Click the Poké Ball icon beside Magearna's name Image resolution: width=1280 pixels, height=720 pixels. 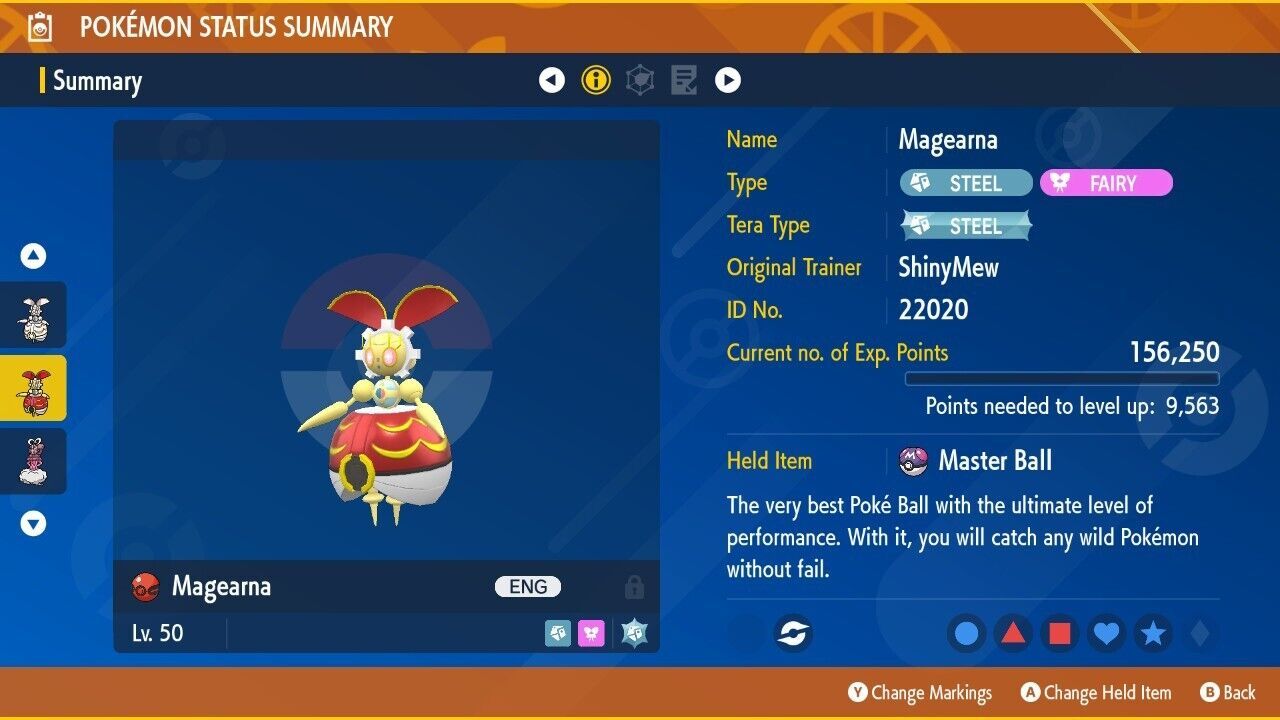point(148,587)
